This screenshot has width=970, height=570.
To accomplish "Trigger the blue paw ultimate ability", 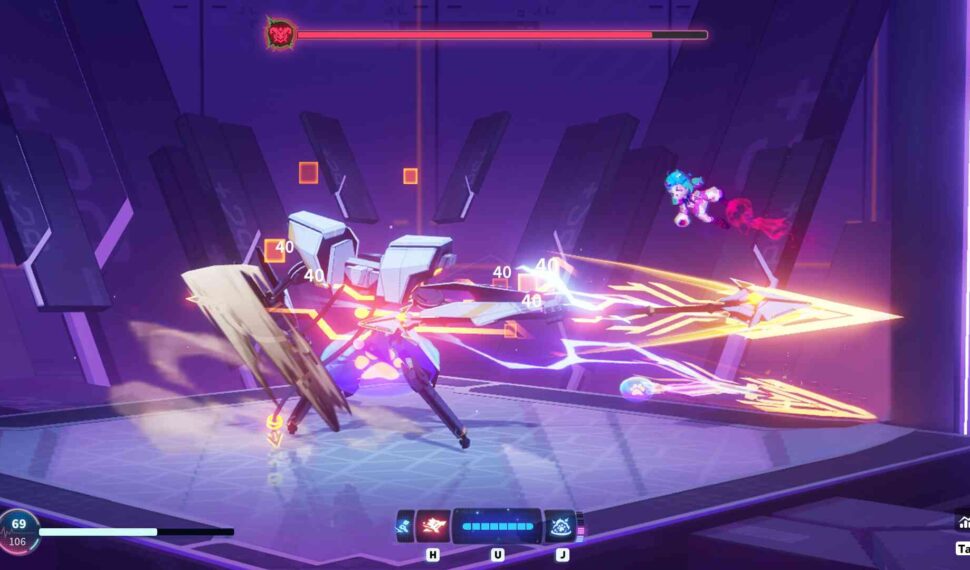I will [561, 525].
